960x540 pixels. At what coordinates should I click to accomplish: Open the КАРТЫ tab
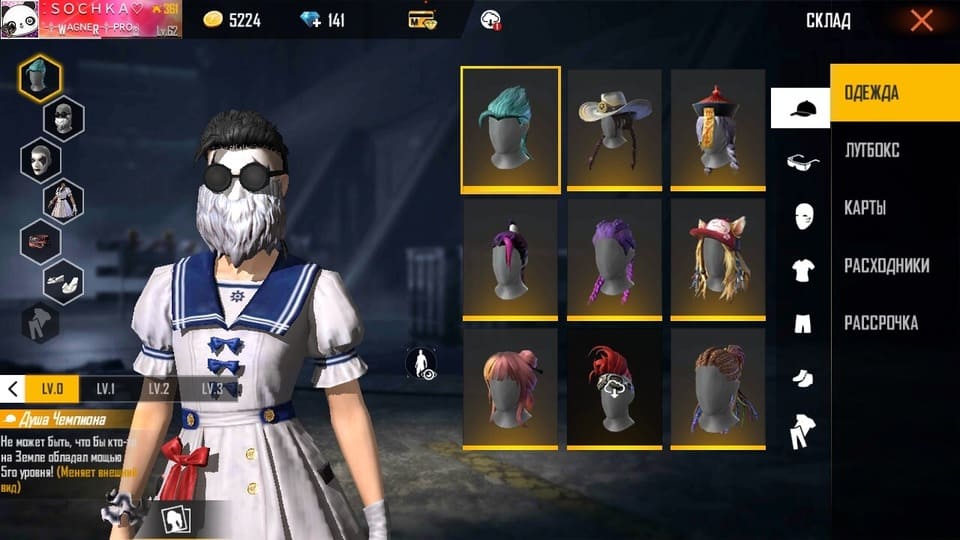pos(865,208)
